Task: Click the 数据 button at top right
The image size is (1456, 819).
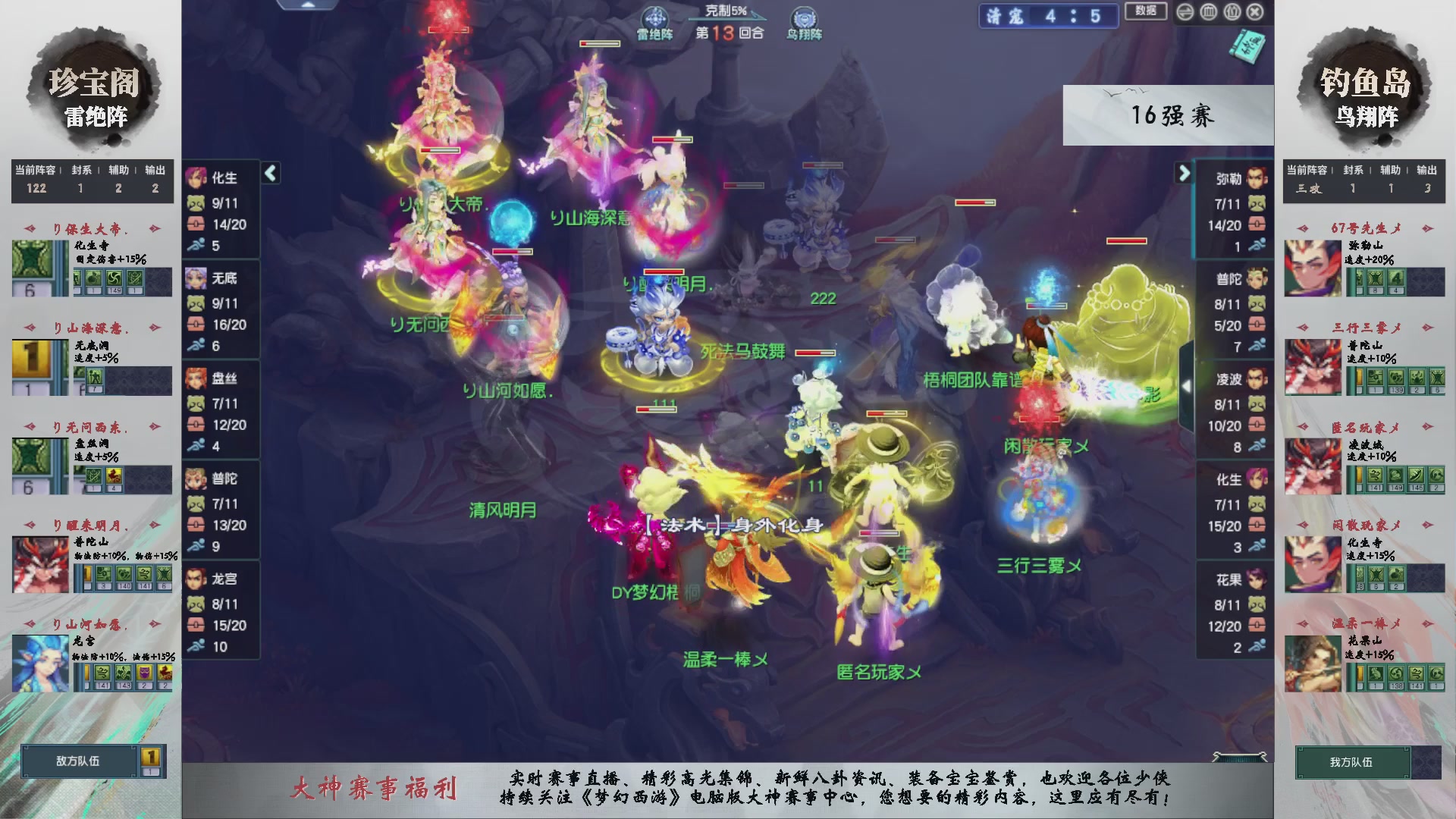Action: 1145,12
